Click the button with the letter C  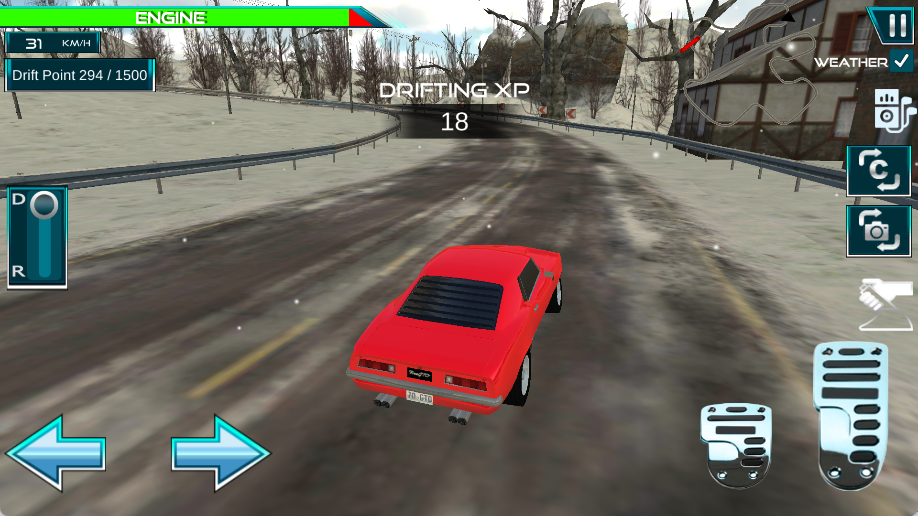[879, 171]
